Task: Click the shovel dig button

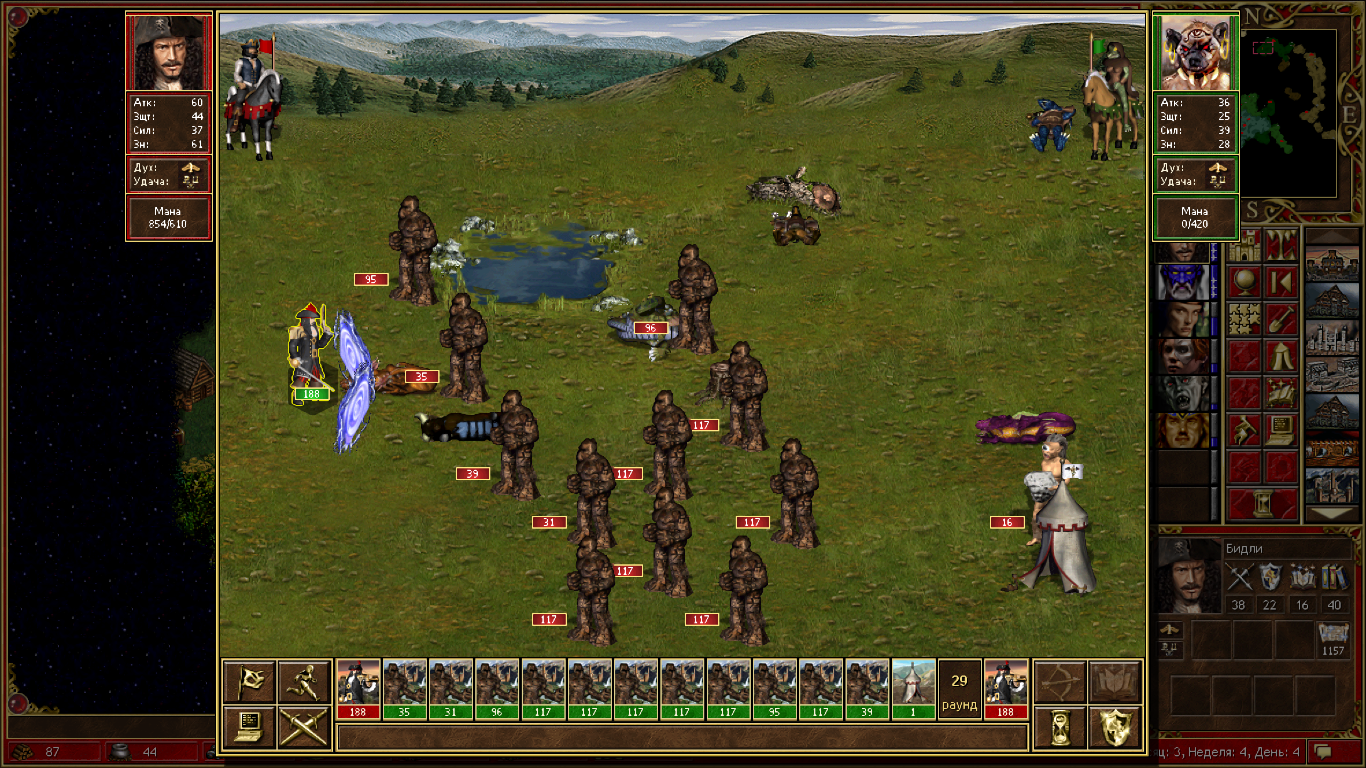Action: pos(1281,319)
